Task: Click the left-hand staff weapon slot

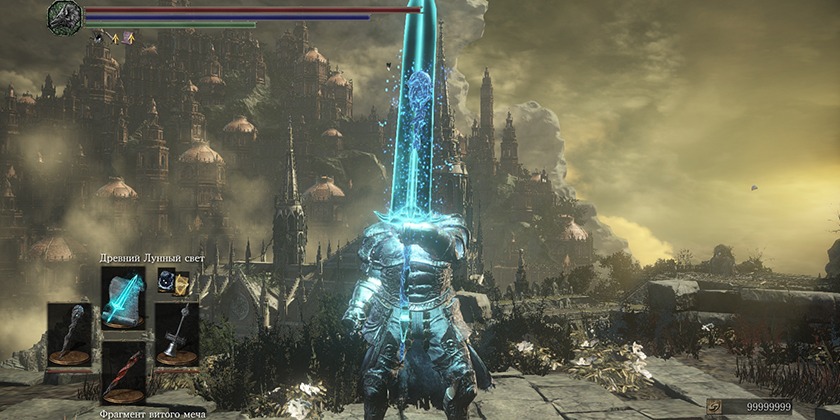Action: tap(69, 334)
